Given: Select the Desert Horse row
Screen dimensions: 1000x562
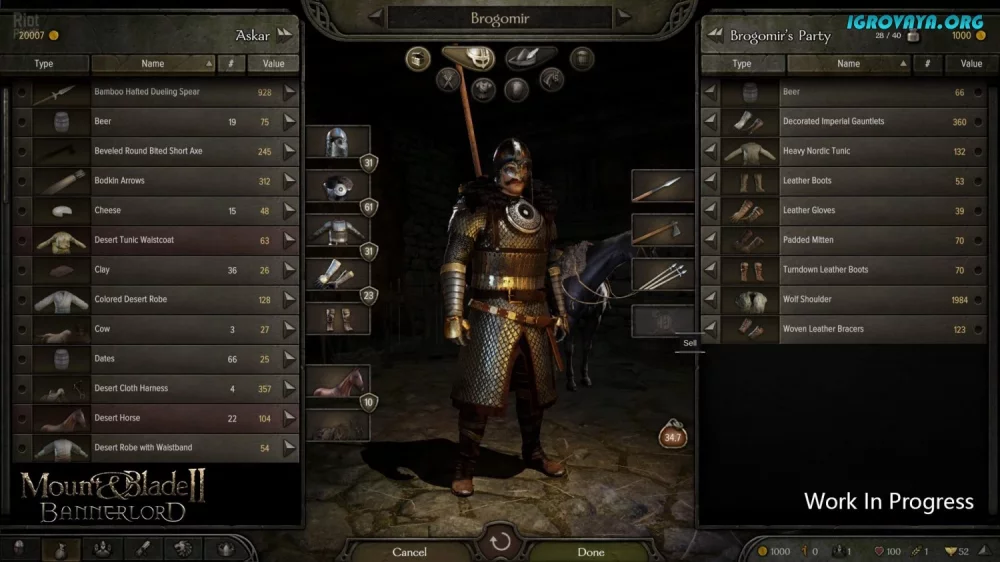Looking at the screenshot, I should 150,418.
